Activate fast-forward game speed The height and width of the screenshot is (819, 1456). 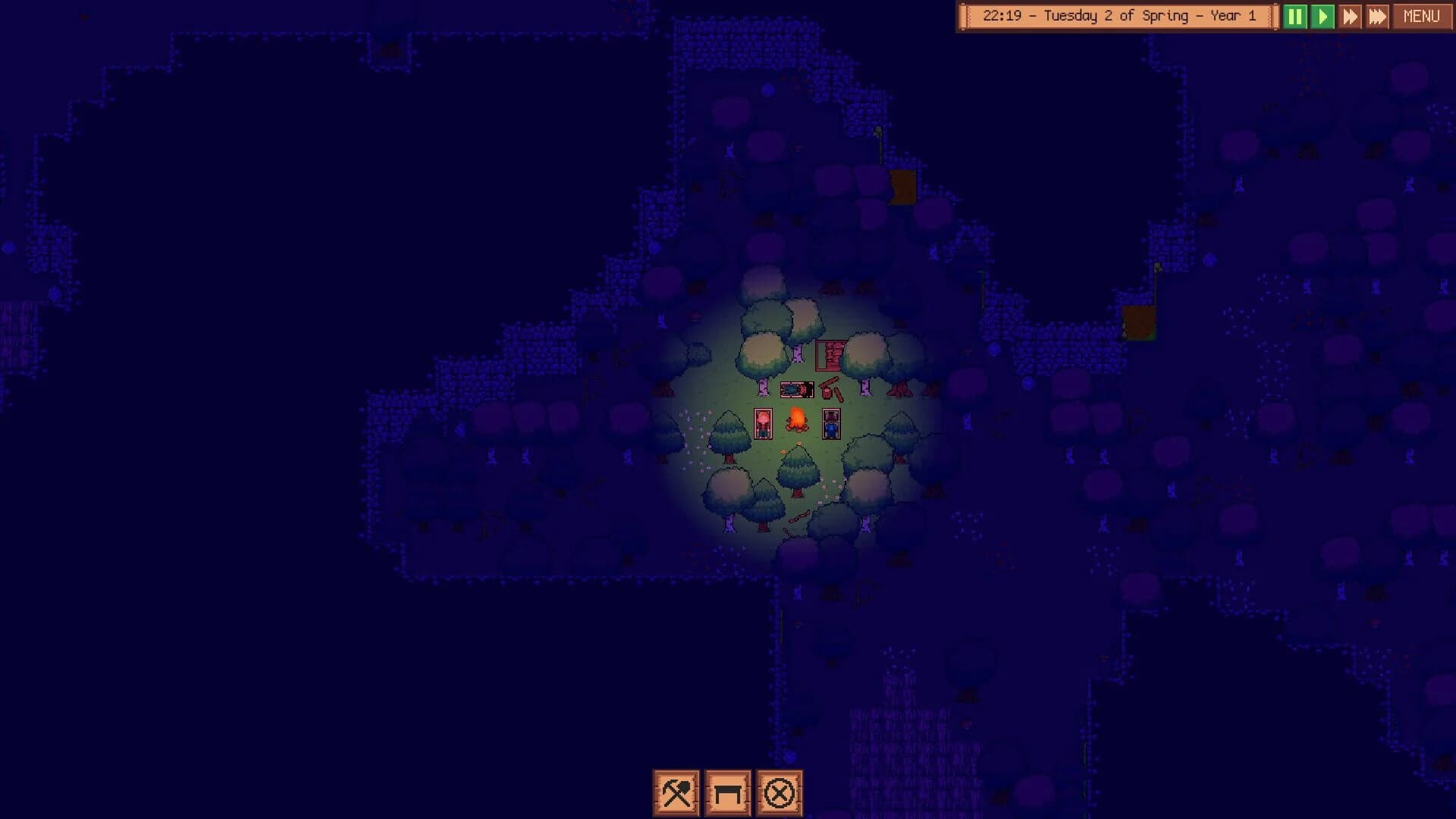(x=1351, y=16)
